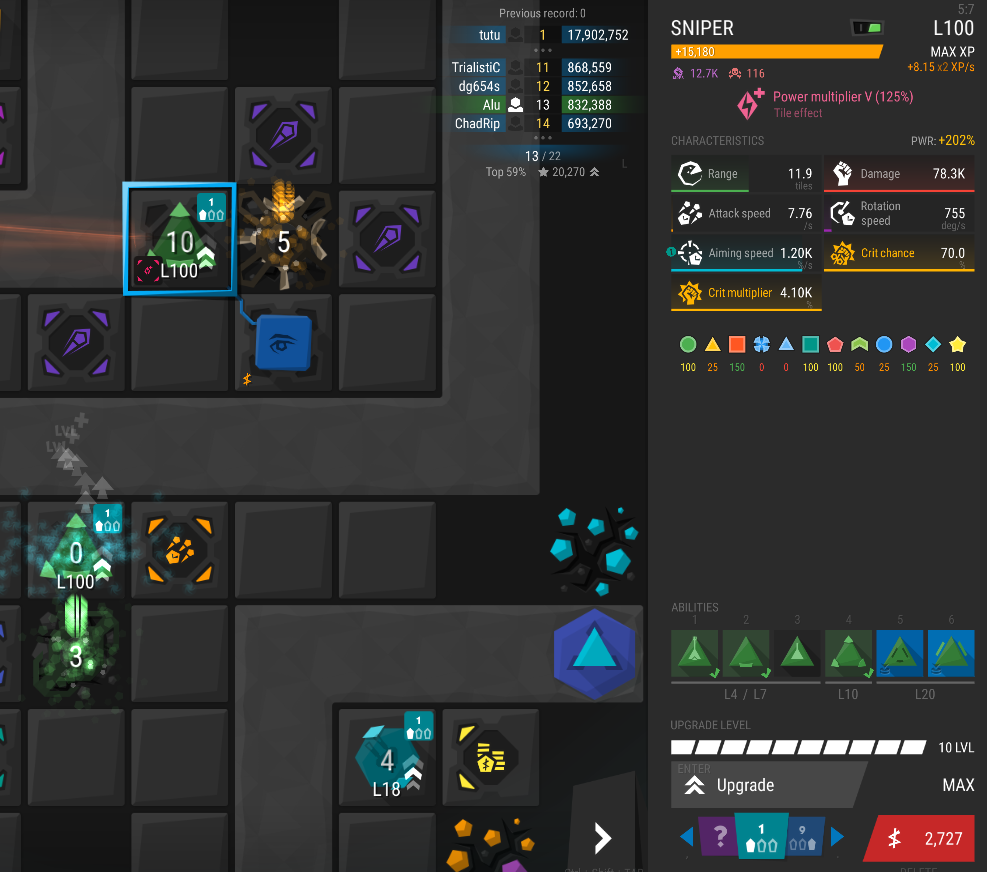Choose the unchecked ability number 3
987x872 pixels.
[x=797, y=654]
